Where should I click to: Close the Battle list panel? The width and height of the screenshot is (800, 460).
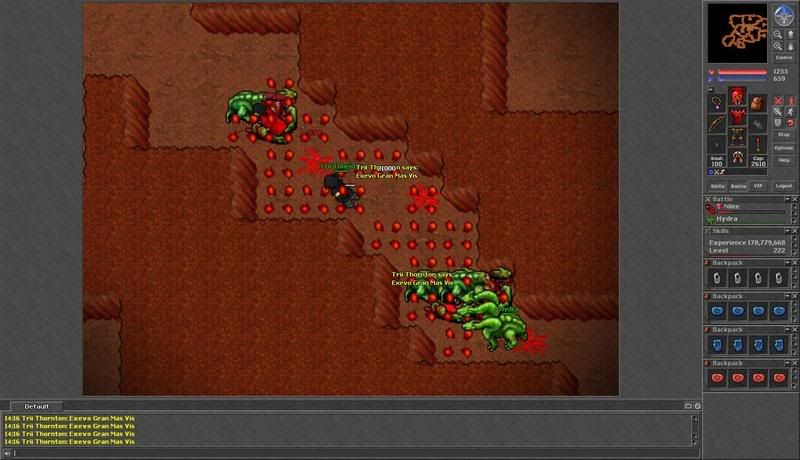707,198
